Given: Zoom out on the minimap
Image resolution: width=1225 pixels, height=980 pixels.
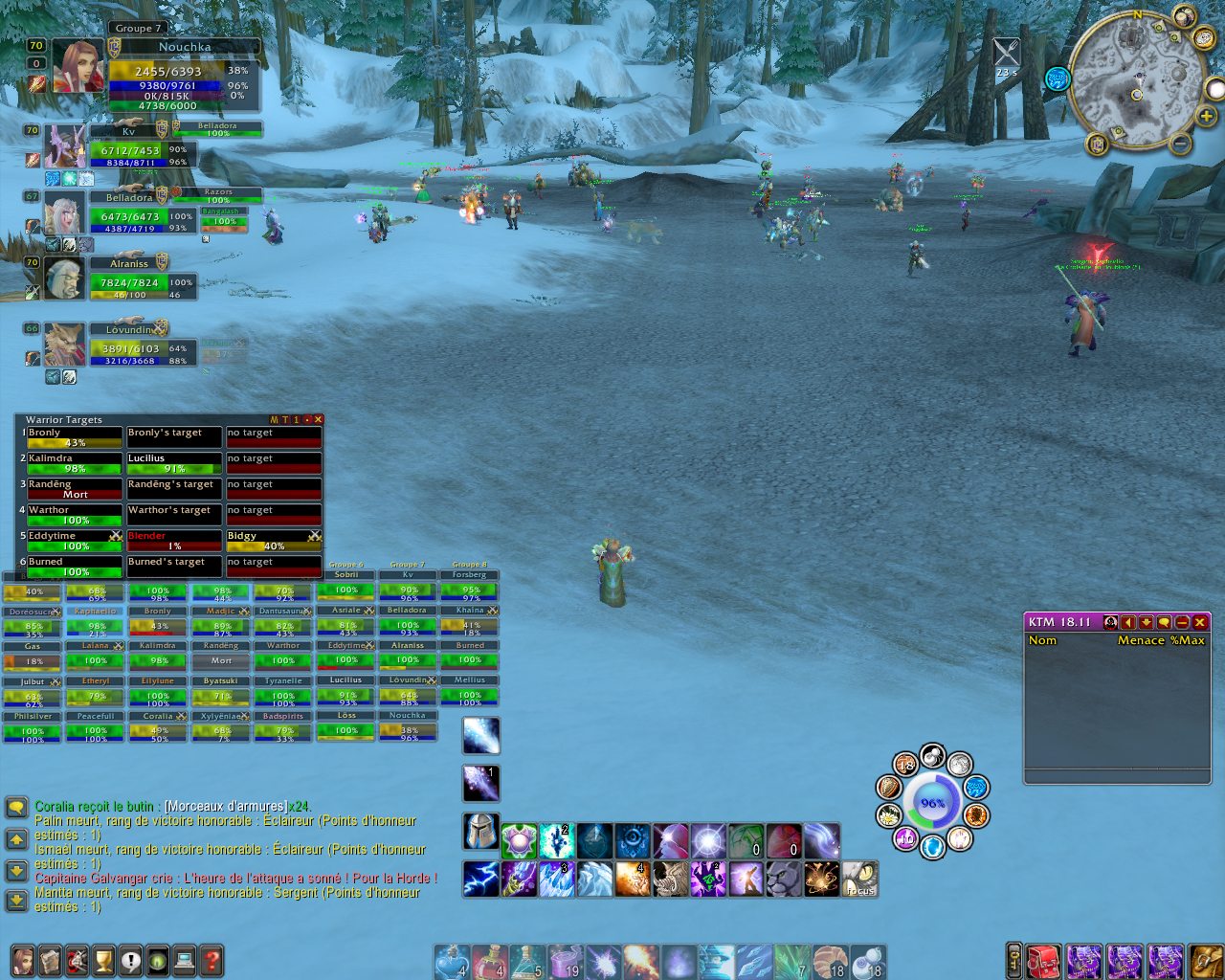Looking at the screenshot, I should (x=1181, y=145).
